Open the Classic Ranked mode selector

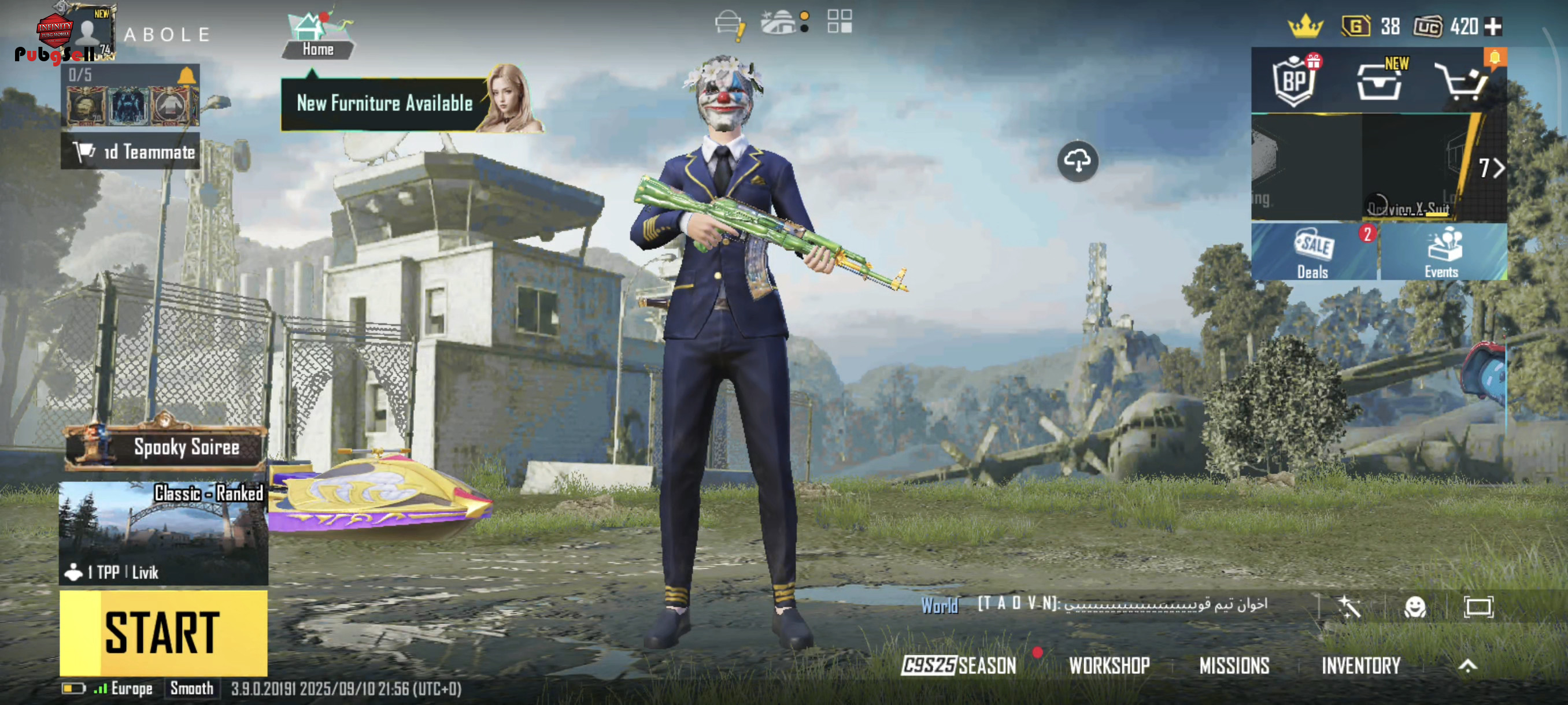pos(163,533)
